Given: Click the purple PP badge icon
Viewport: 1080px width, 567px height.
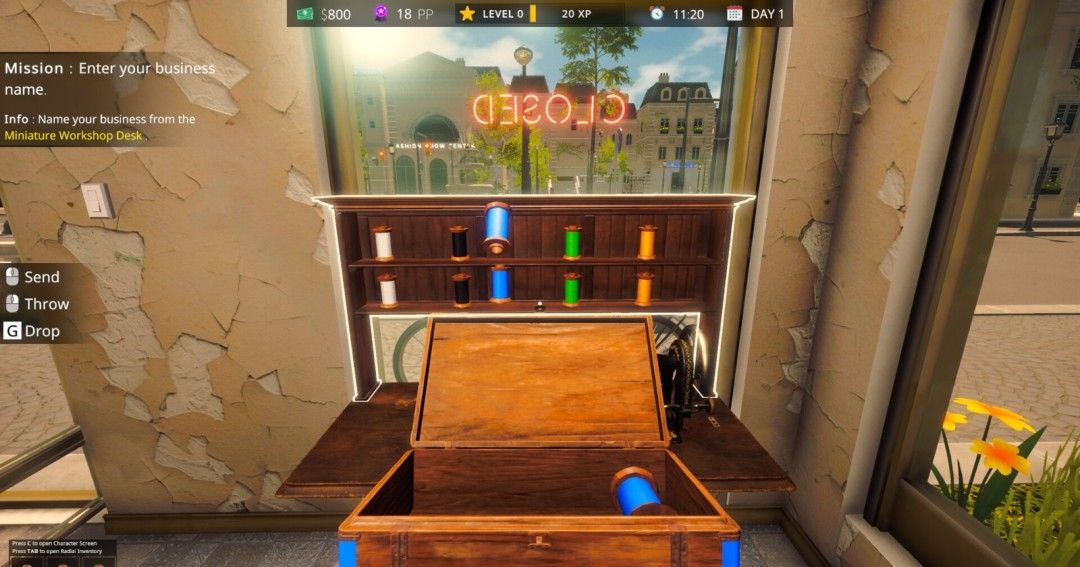Looking at the screenshot, I should tap(379, 14).
